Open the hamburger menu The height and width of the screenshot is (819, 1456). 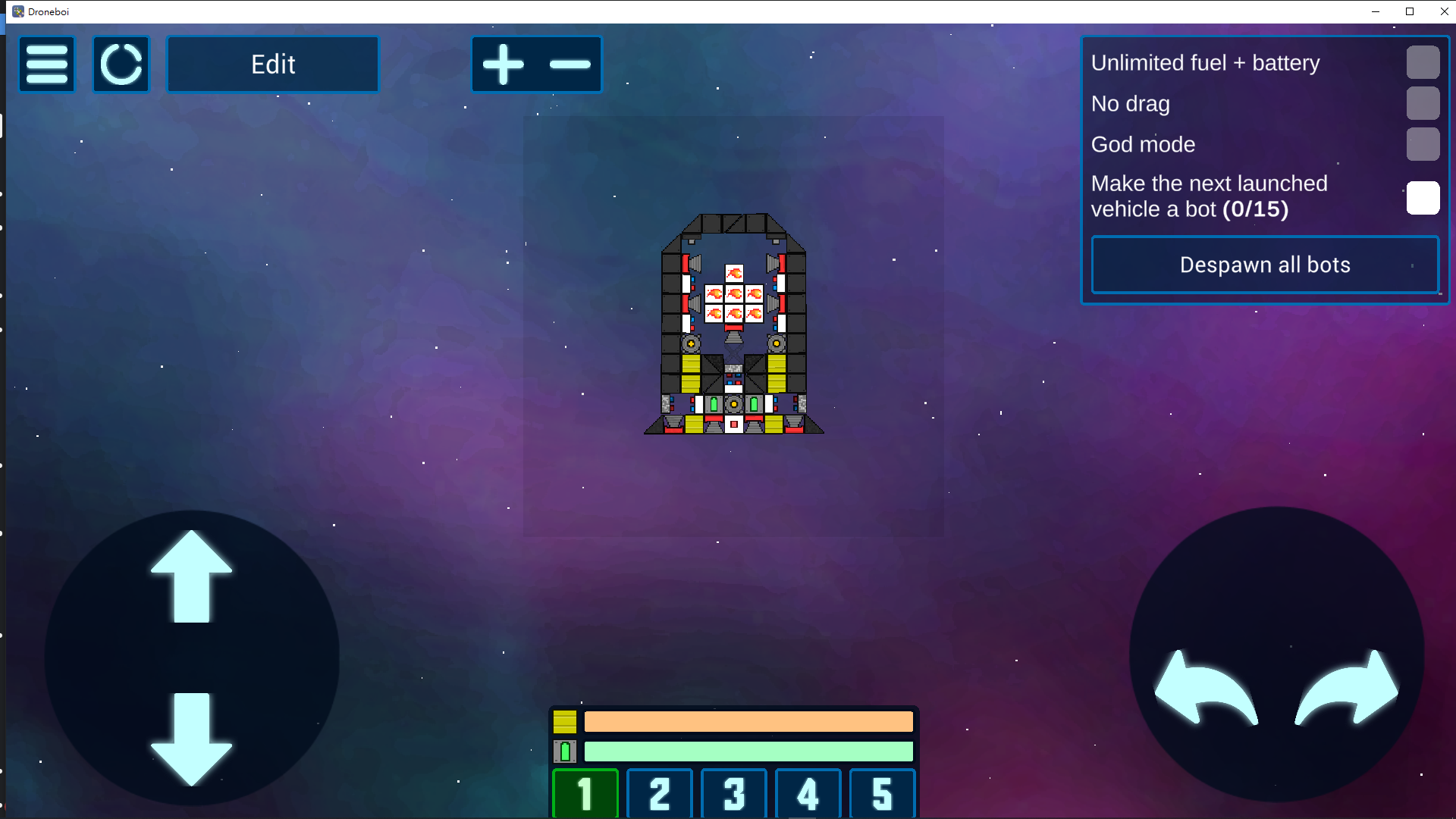click(x=47, y=64)
